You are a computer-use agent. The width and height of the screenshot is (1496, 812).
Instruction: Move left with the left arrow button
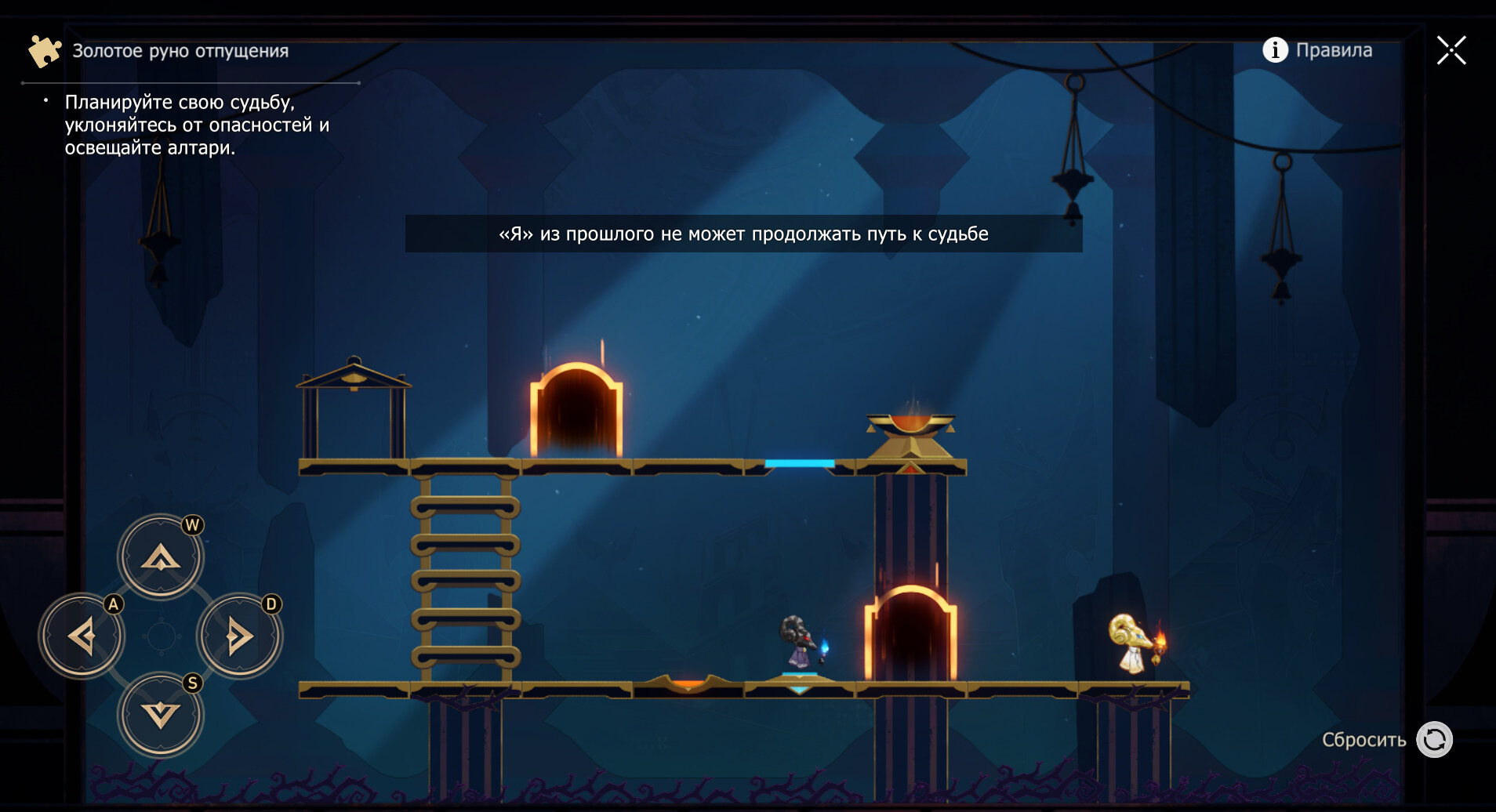[x=82, y=636]
